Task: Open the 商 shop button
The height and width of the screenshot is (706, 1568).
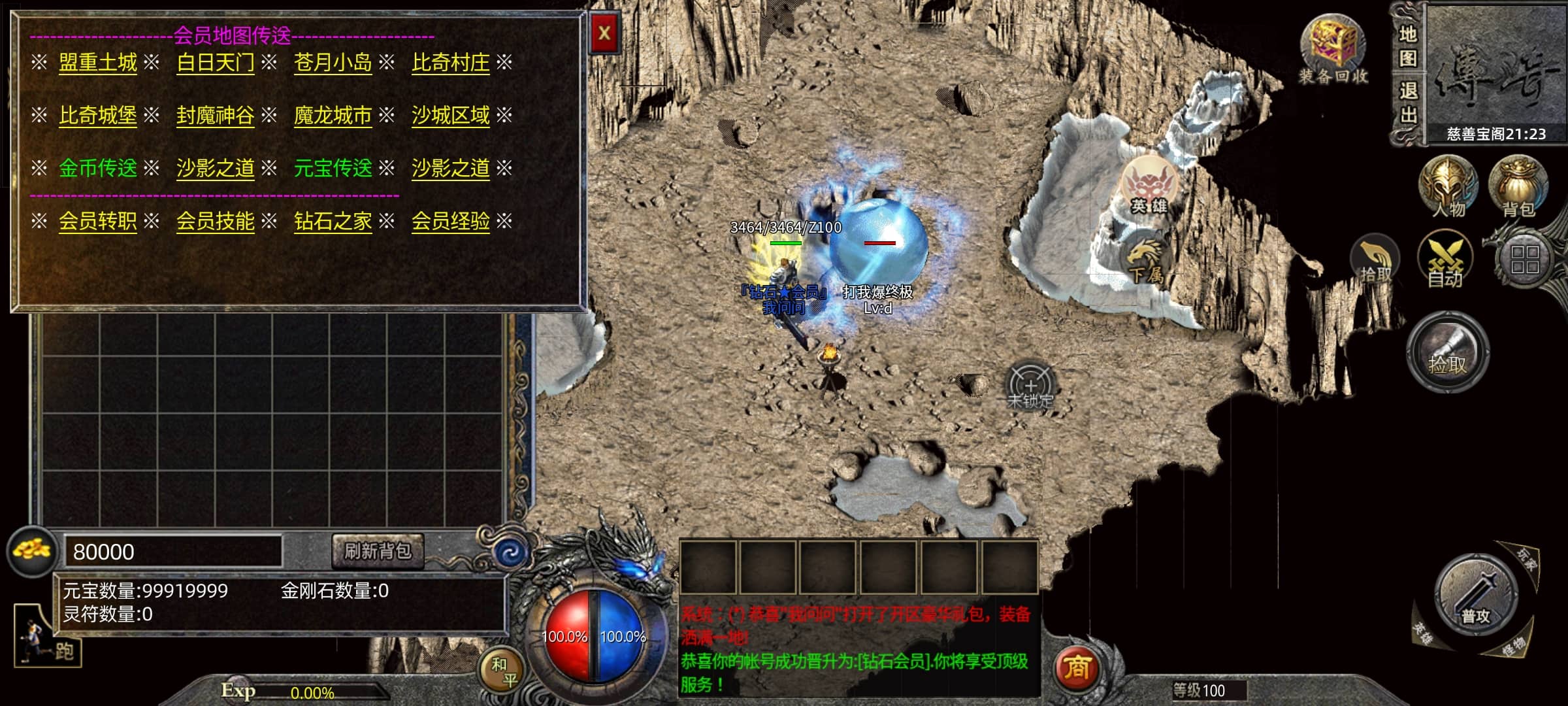Action: 1077,668
